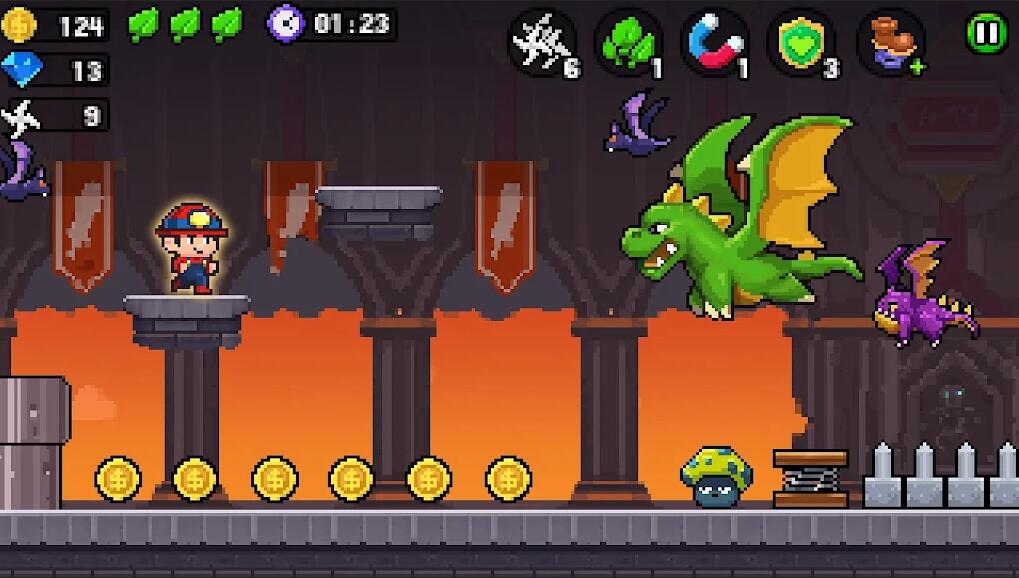Use the green leaf power-up
The image size is (1019, 578).
pos(629,43)
